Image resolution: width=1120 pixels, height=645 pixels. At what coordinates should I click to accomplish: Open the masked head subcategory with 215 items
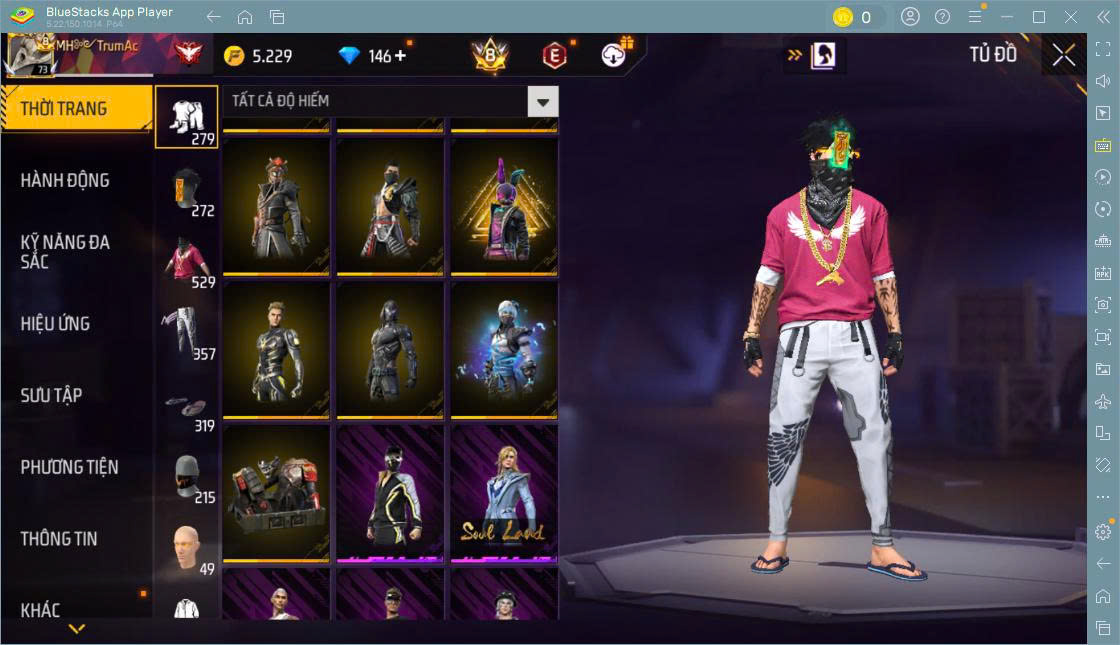pos(186,477)
